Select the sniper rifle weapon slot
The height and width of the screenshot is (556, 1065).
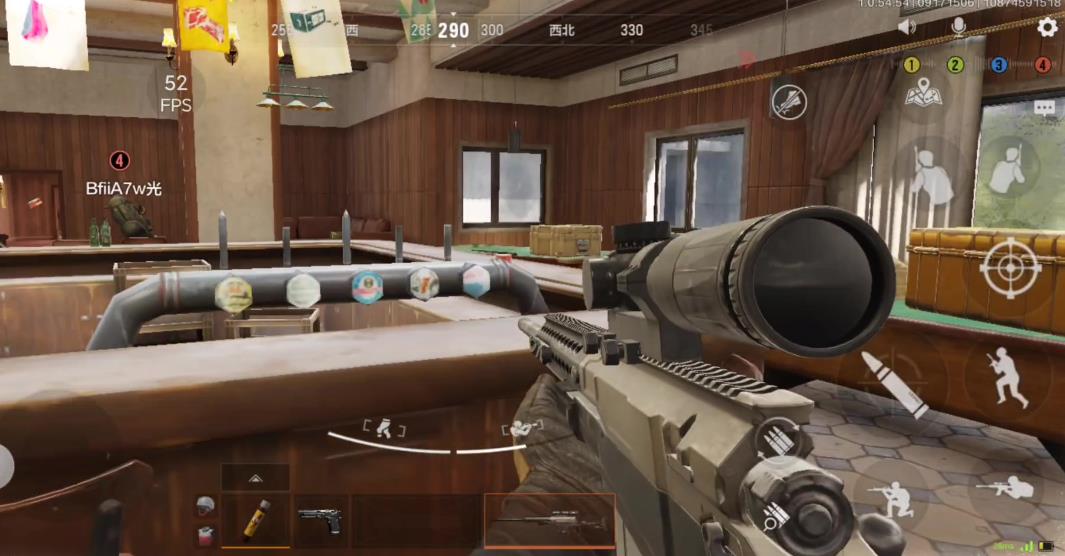coord(549,520)
